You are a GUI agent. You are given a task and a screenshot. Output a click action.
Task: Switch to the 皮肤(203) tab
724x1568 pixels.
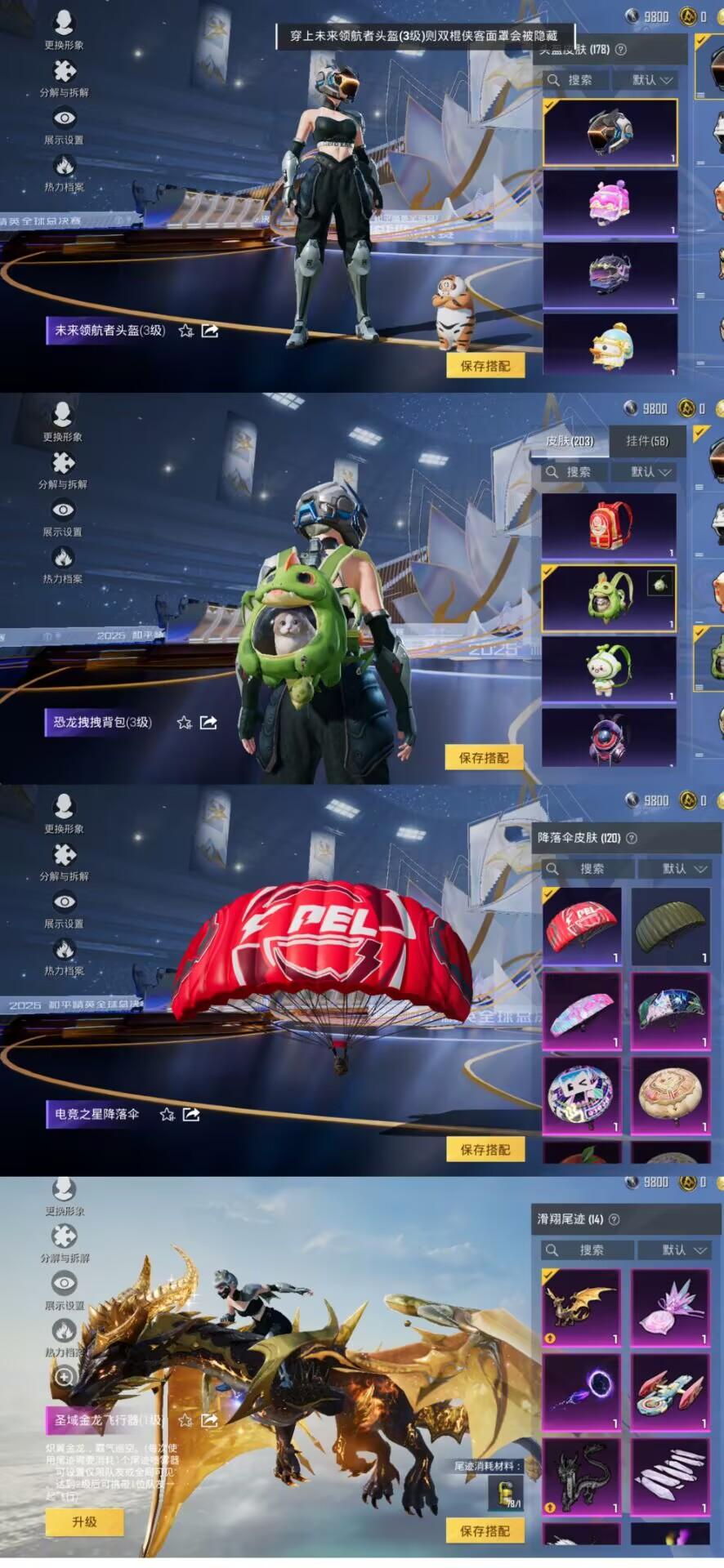570,441
